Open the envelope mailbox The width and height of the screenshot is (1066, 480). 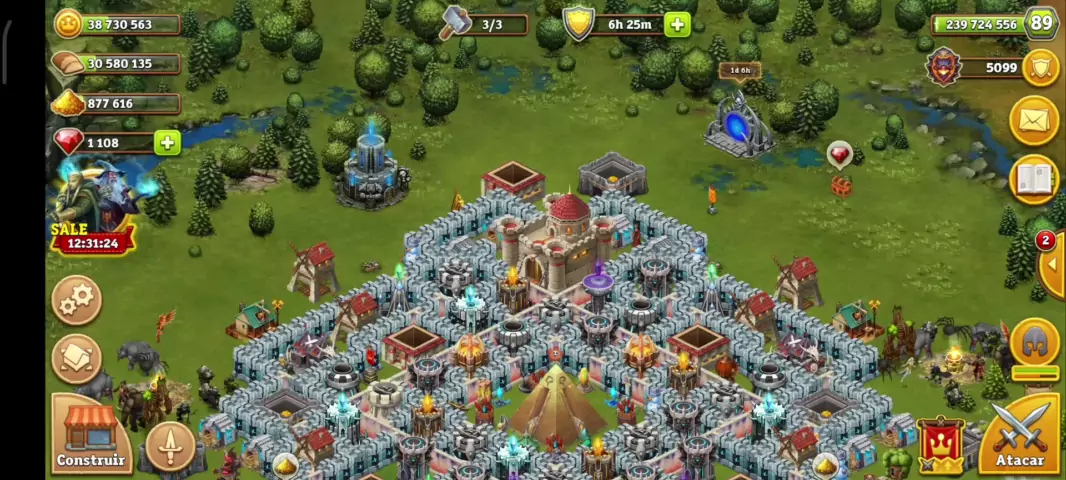[1034, 121]
